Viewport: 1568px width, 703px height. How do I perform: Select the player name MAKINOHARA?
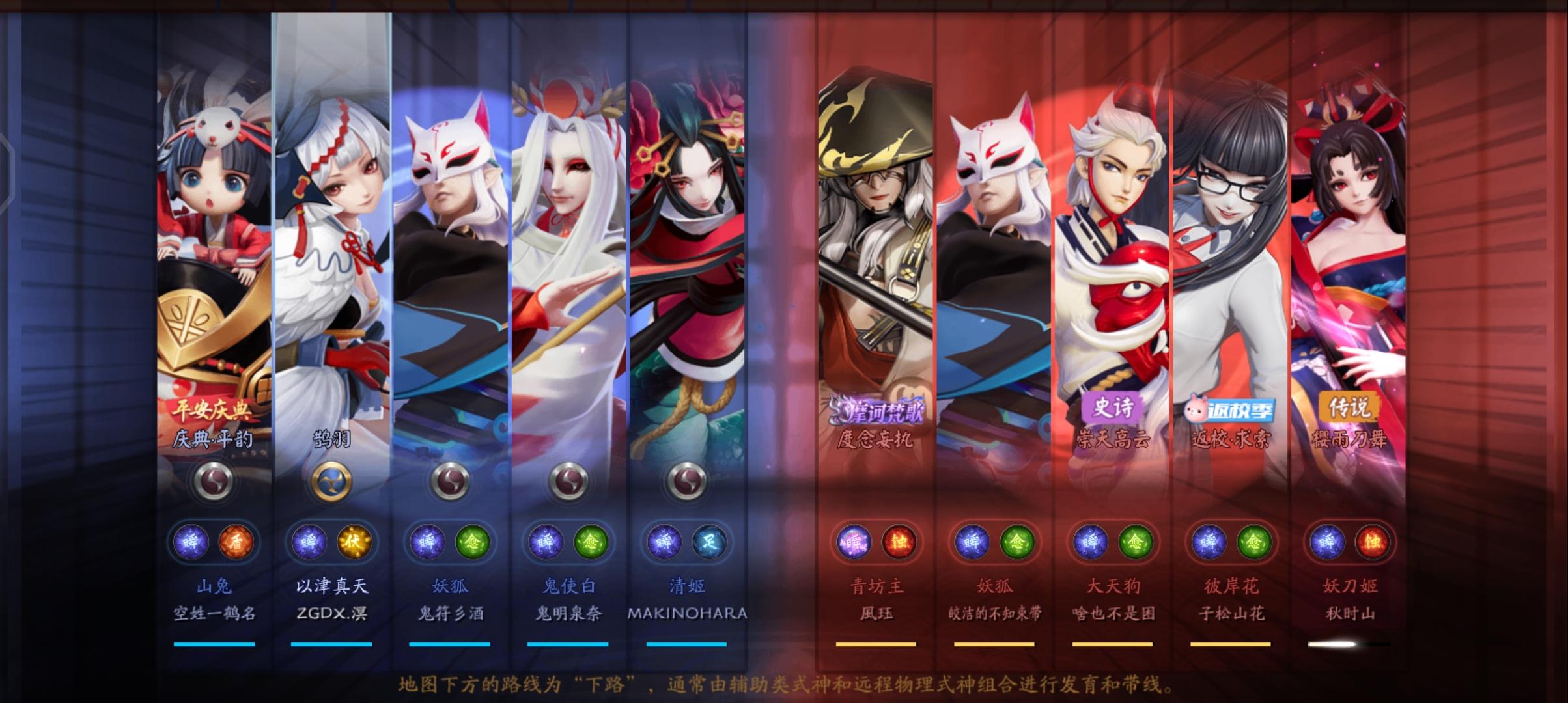tap(687, 613)
